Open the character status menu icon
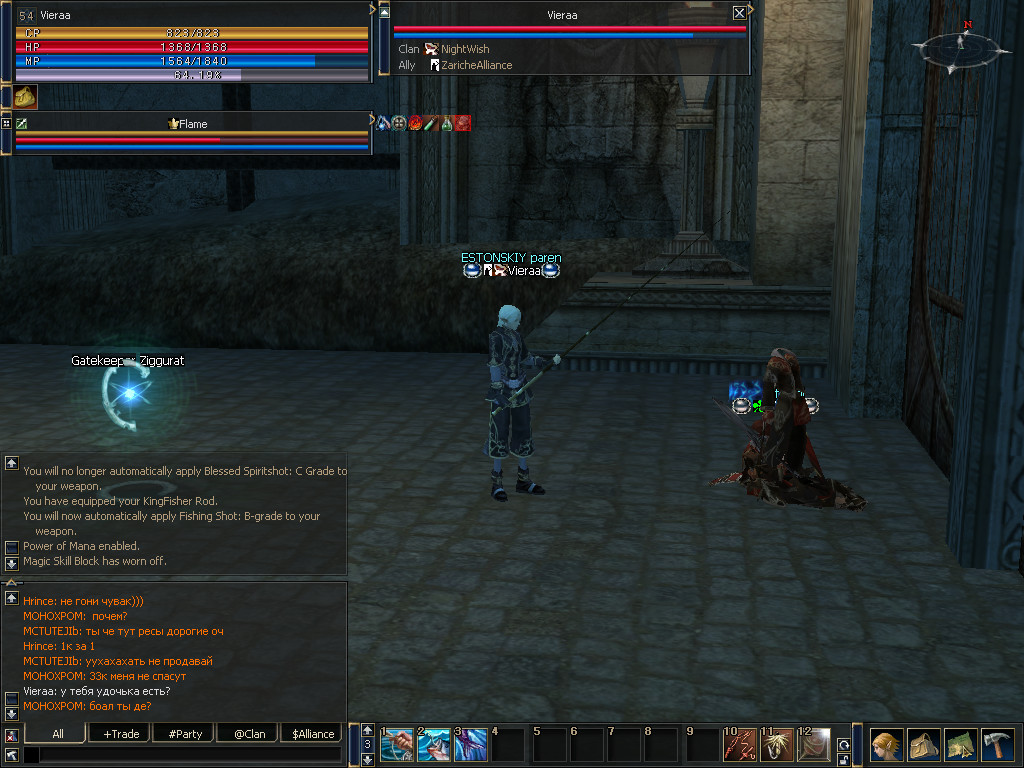 coord(887,745)
